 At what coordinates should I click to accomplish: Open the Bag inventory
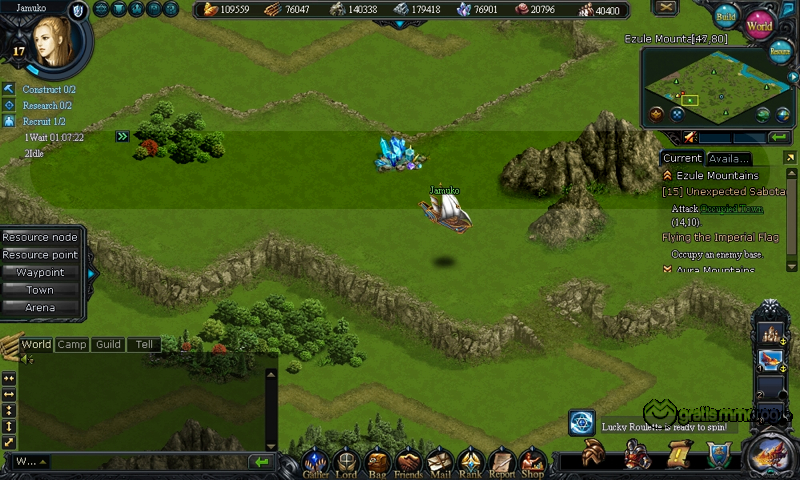tap(377, 462)
